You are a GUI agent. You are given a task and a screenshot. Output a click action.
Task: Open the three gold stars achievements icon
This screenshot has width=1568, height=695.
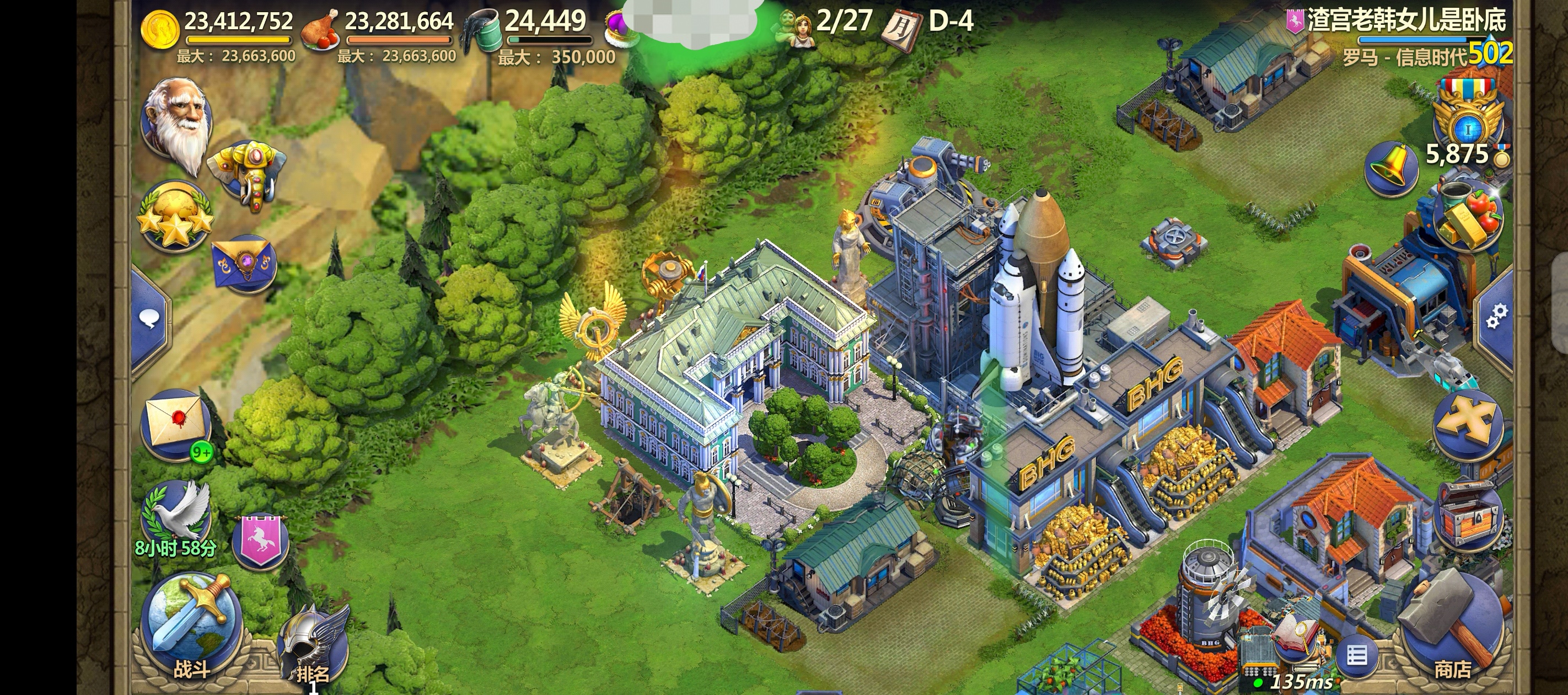click(175, 216)
